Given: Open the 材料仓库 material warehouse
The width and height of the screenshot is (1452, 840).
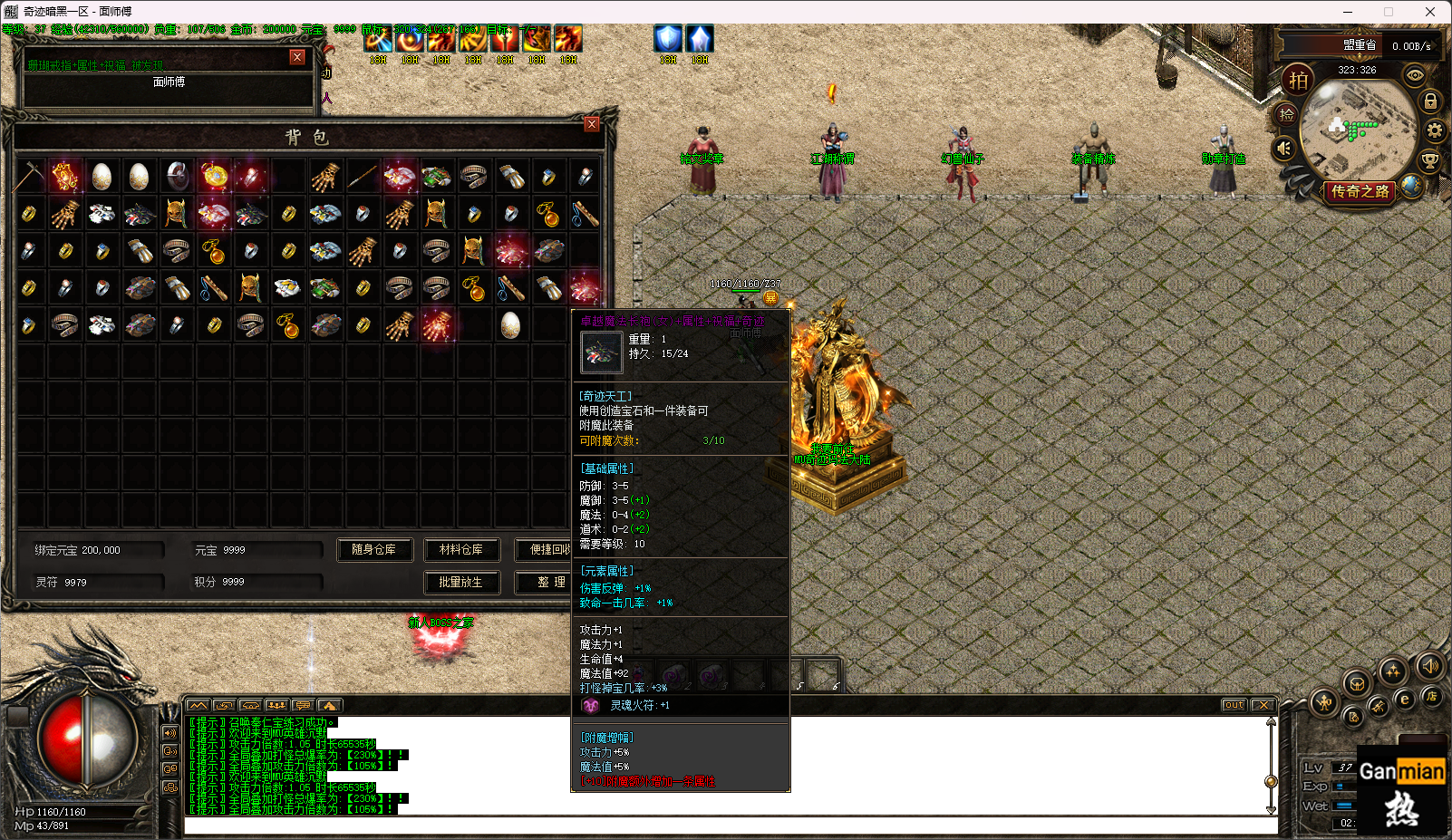Looking at the screenshot, I should tap(460, 550).
